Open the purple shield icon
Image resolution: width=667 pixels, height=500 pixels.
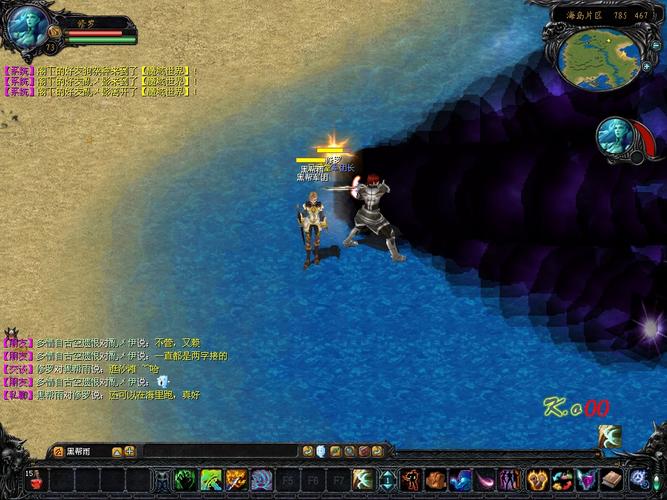tap(586, 480)
